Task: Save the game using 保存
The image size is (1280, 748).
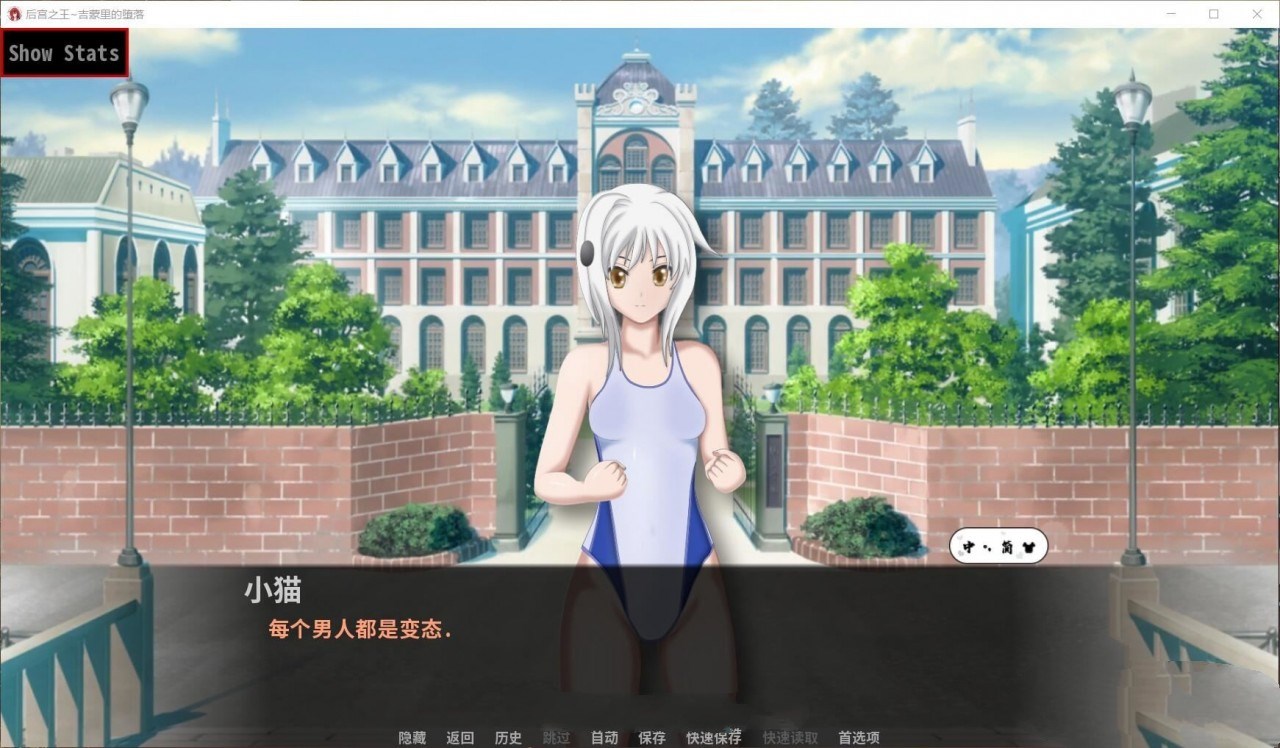Action: click(651, 737)
